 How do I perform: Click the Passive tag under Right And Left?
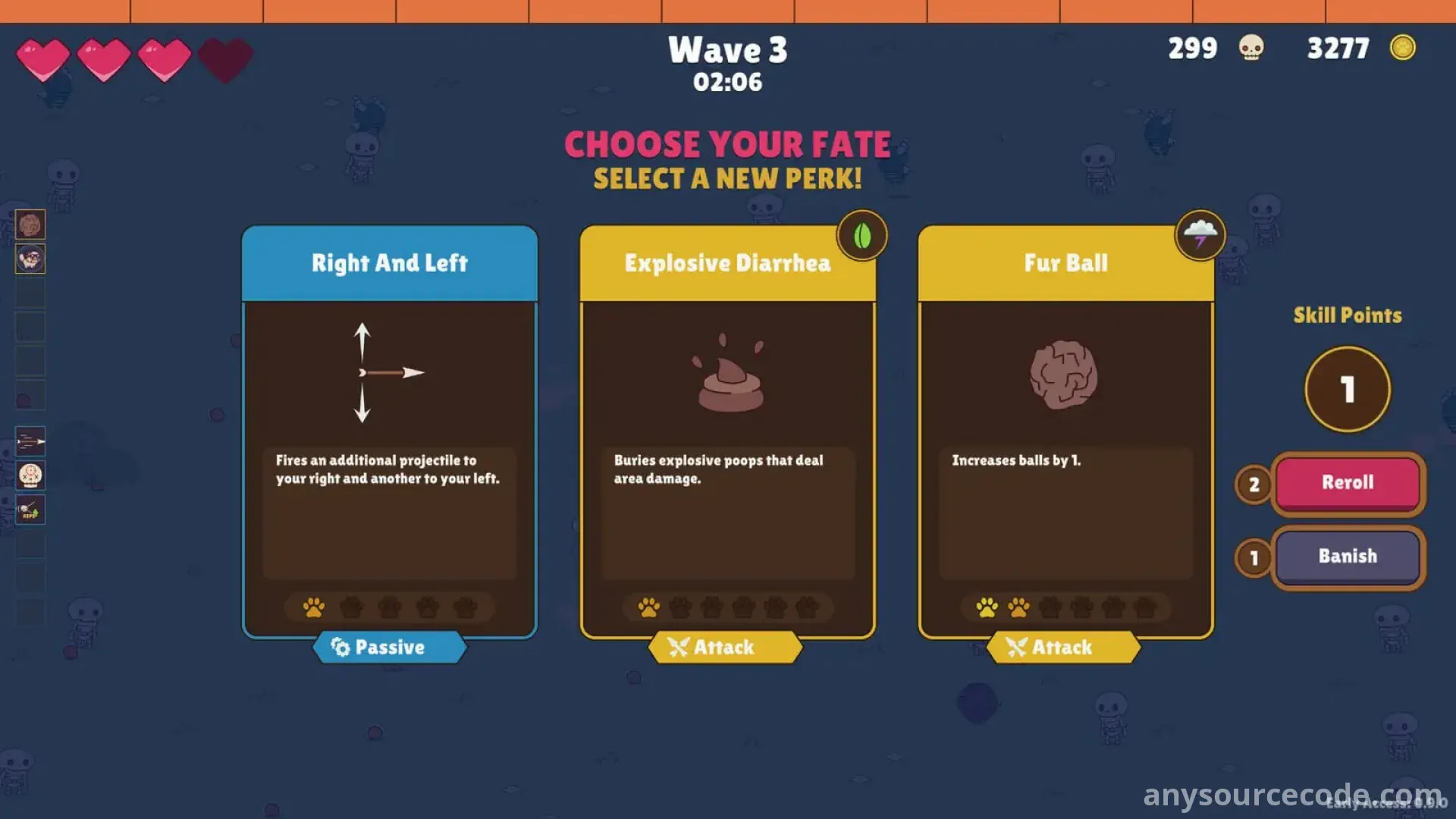pos(389,648)
